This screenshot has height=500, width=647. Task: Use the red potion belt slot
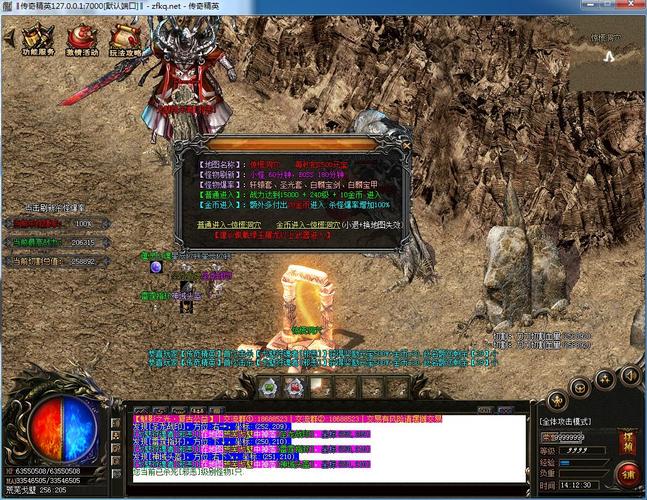[x=294, y=387]
